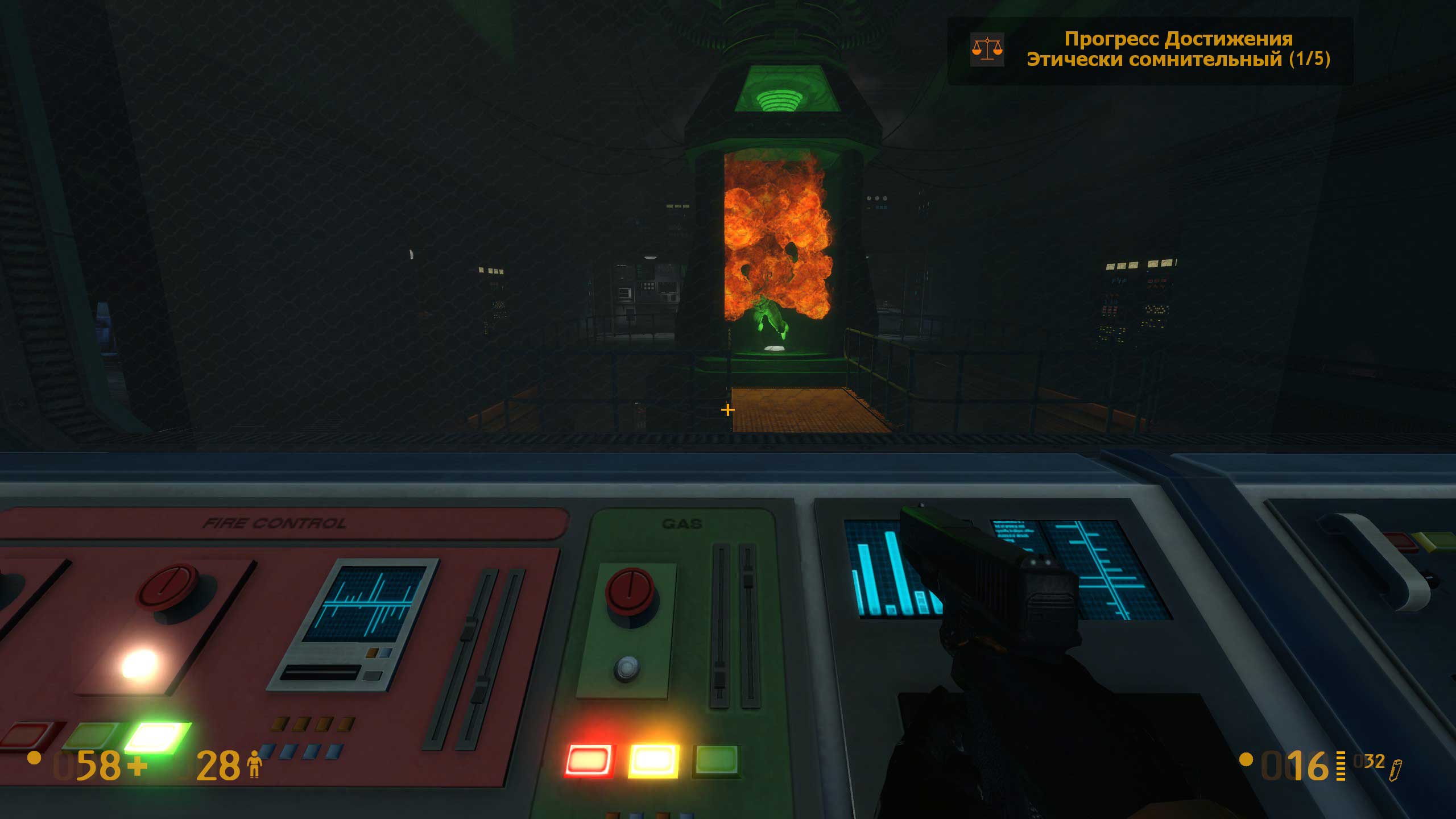Click the scales achievement icon

coord(987,50)
